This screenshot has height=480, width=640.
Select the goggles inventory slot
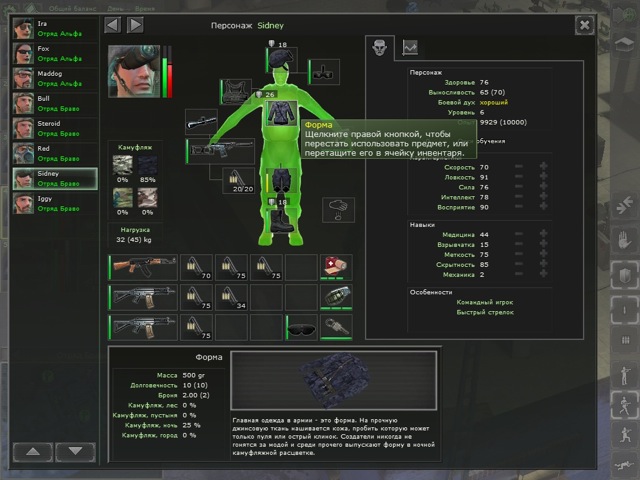coord(301,328)
